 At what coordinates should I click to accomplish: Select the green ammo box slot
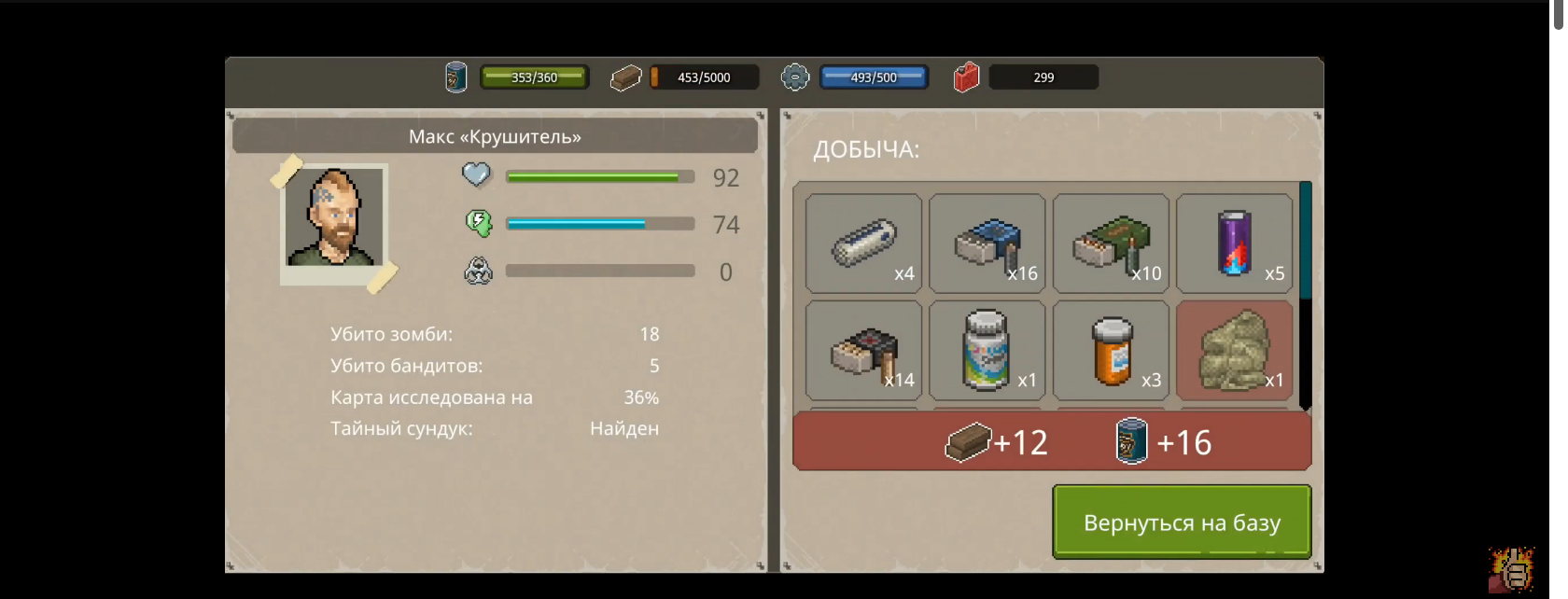[x=1111, y=244]
